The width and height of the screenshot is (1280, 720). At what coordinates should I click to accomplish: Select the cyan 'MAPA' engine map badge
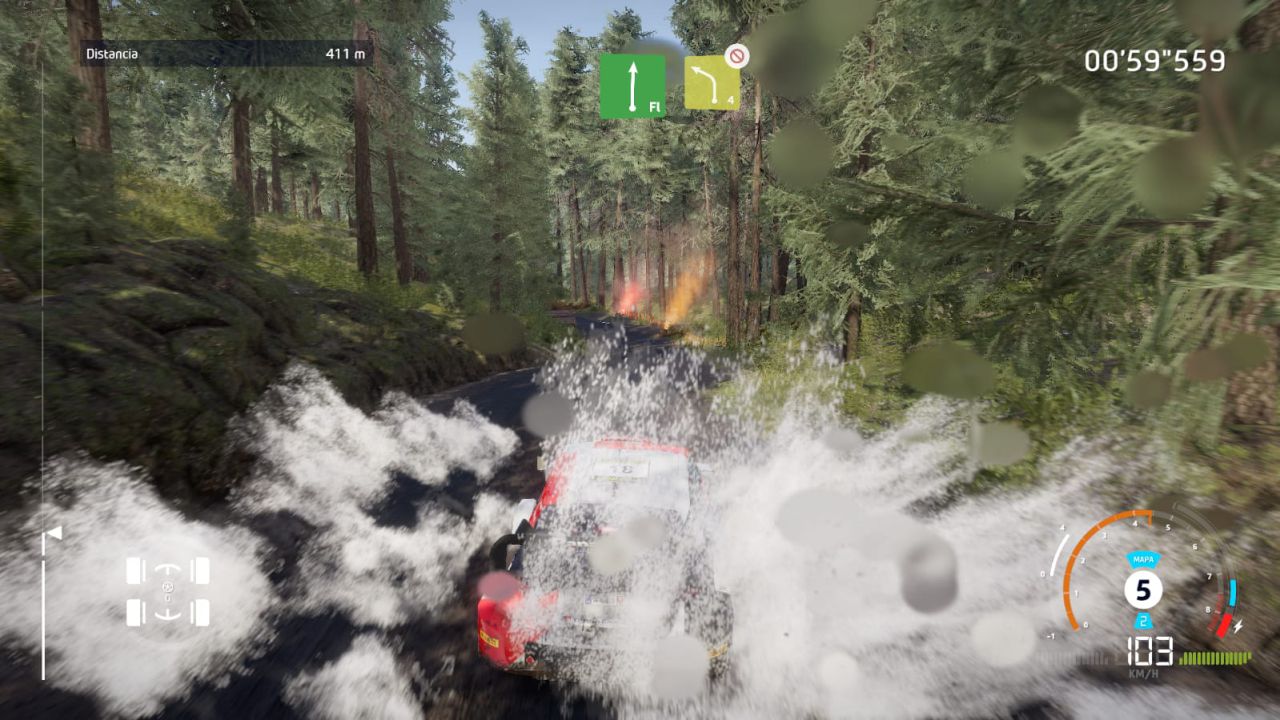[1142, 558]
